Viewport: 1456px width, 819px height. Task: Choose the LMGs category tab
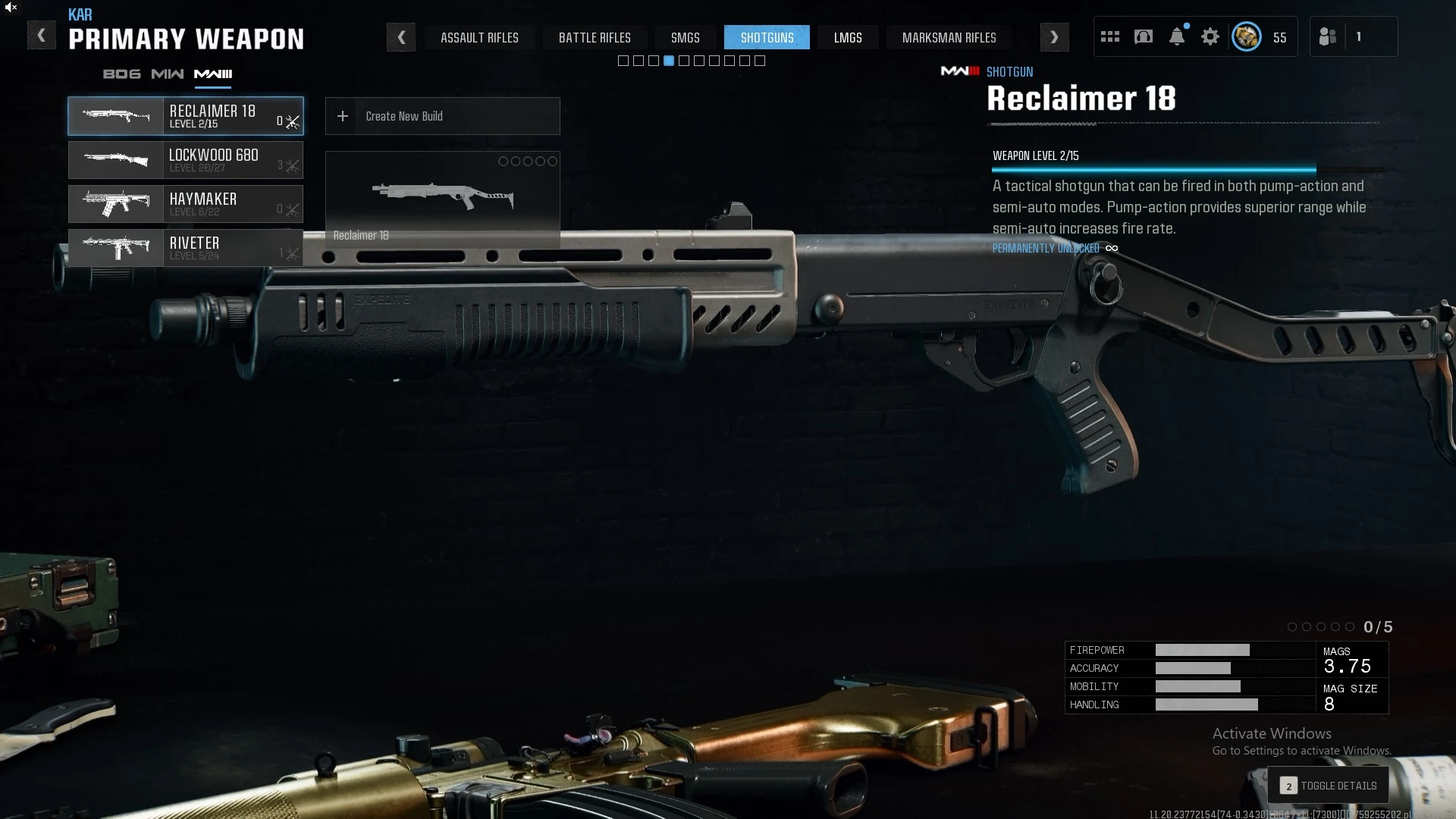pos(848,37)
